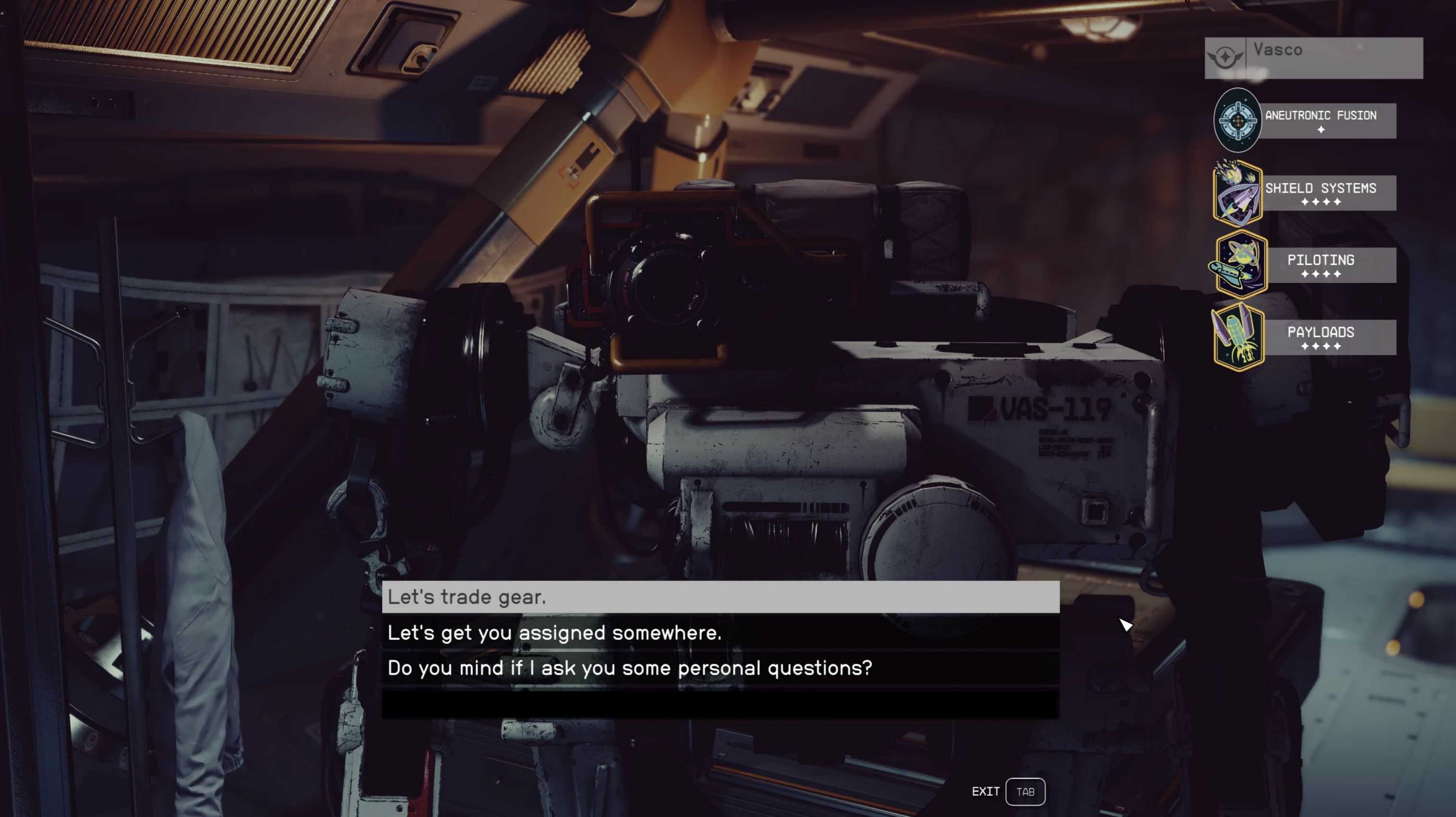Select the Shield Systems skill badge

tap(1237, 193)
